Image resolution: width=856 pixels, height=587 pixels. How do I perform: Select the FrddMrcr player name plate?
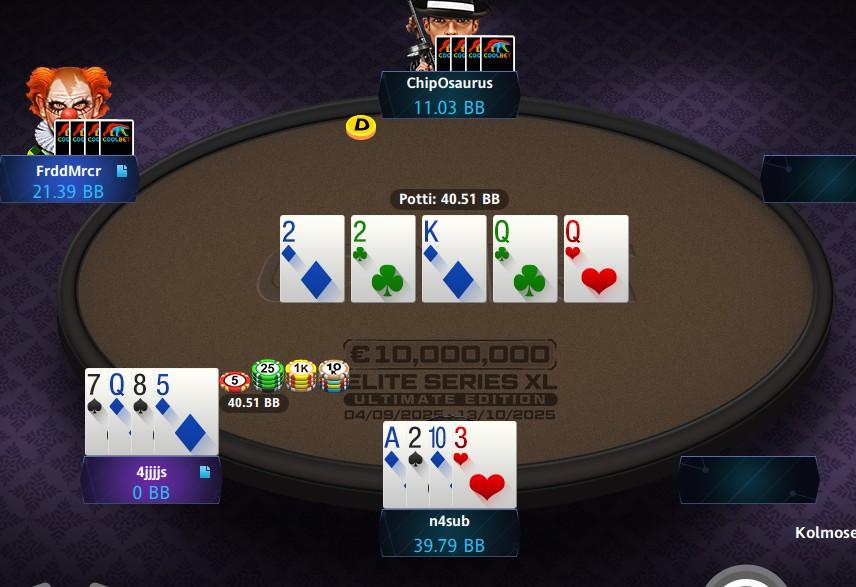68,180
